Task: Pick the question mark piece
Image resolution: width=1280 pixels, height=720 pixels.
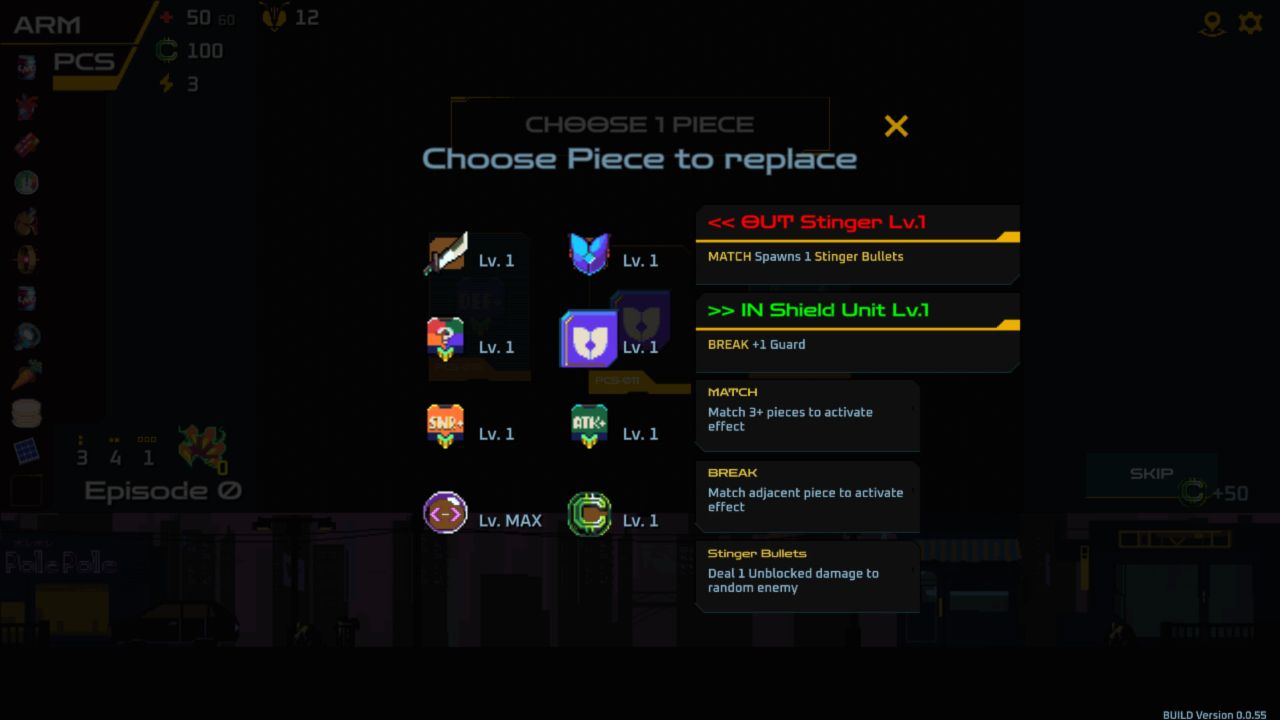Action: tap(446, 341)
